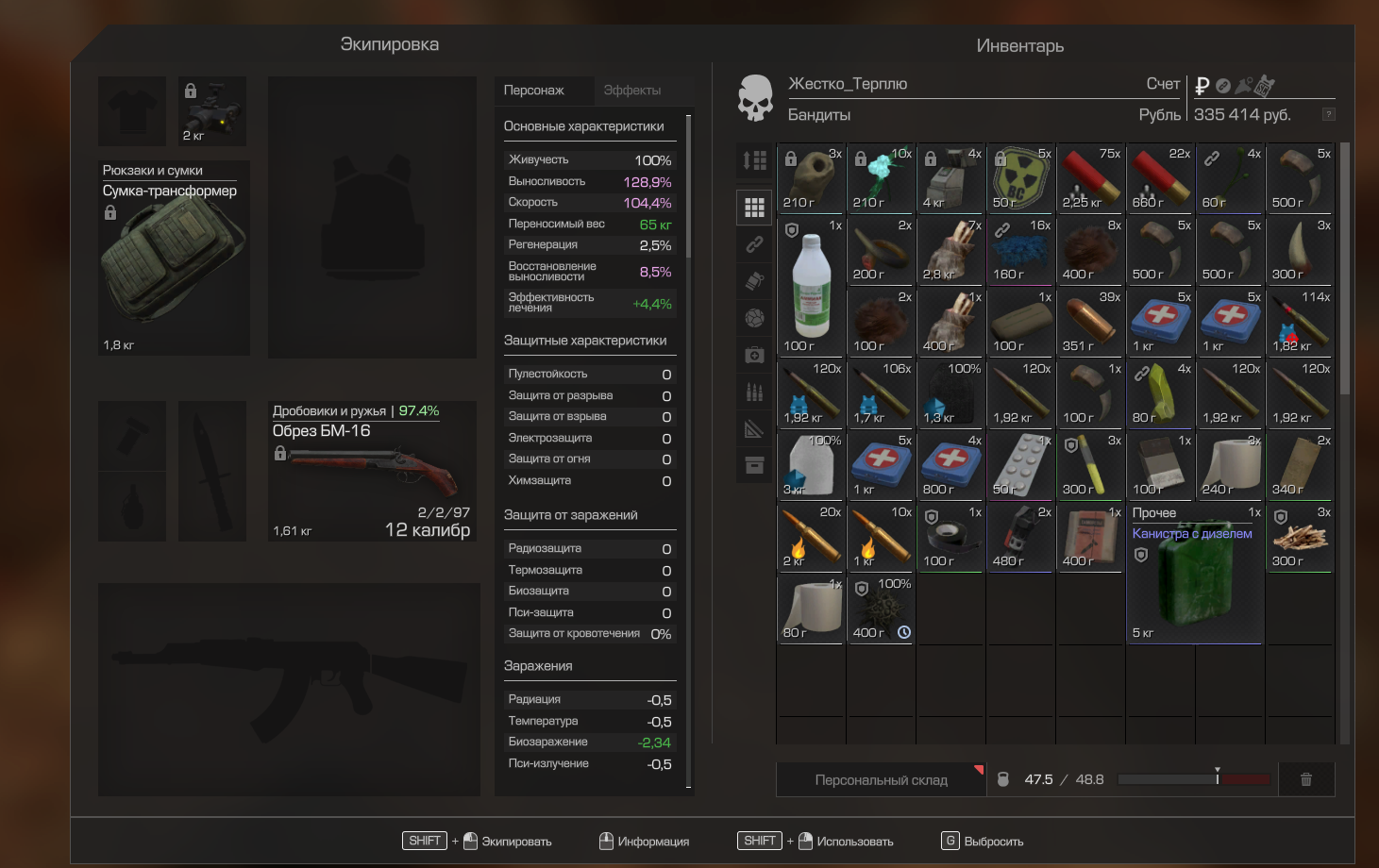Select the ruble currency icon
Image resolution: width=1379 pixels, height=868 pixels.
(x=1202, y=86)
